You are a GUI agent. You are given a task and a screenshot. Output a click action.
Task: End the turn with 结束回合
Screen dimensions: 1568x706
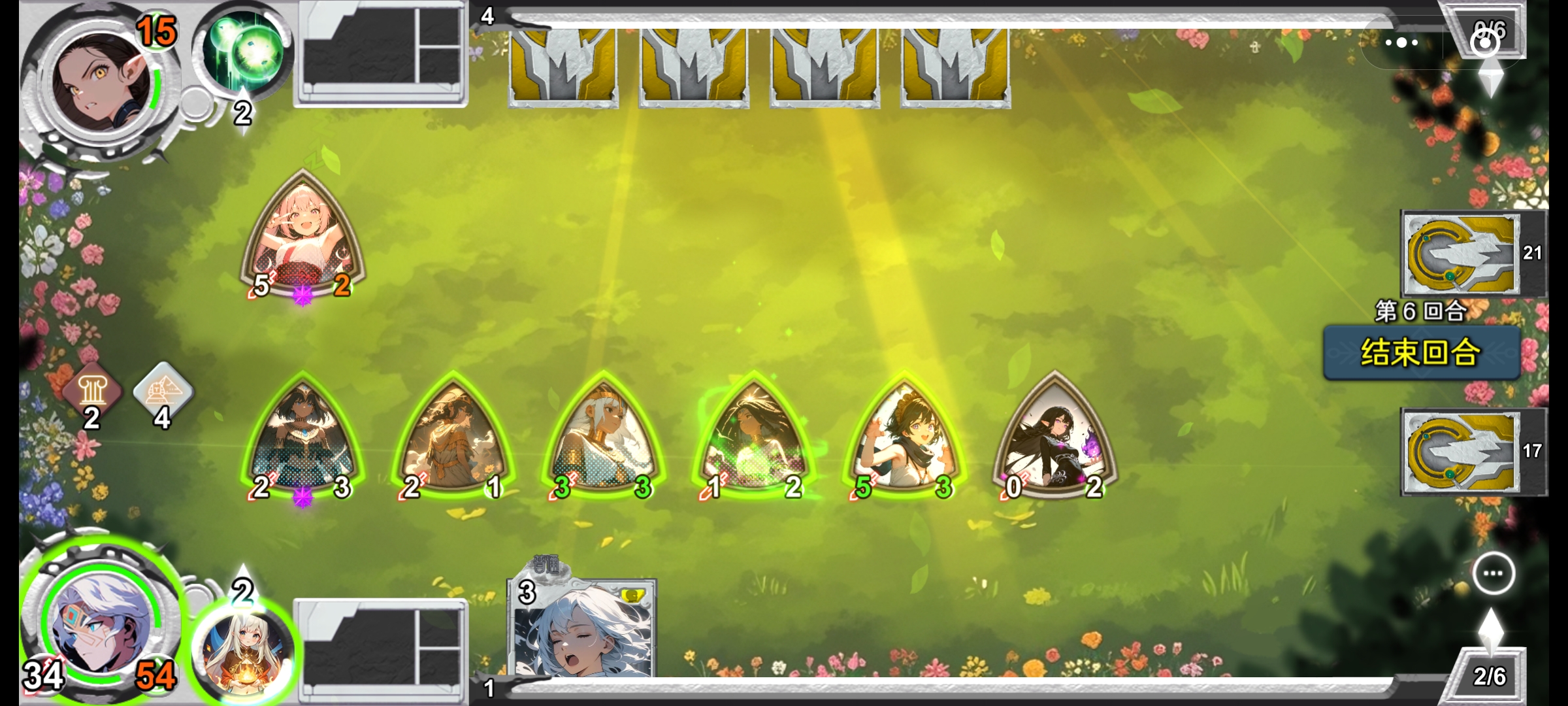tap(1421, 353)
